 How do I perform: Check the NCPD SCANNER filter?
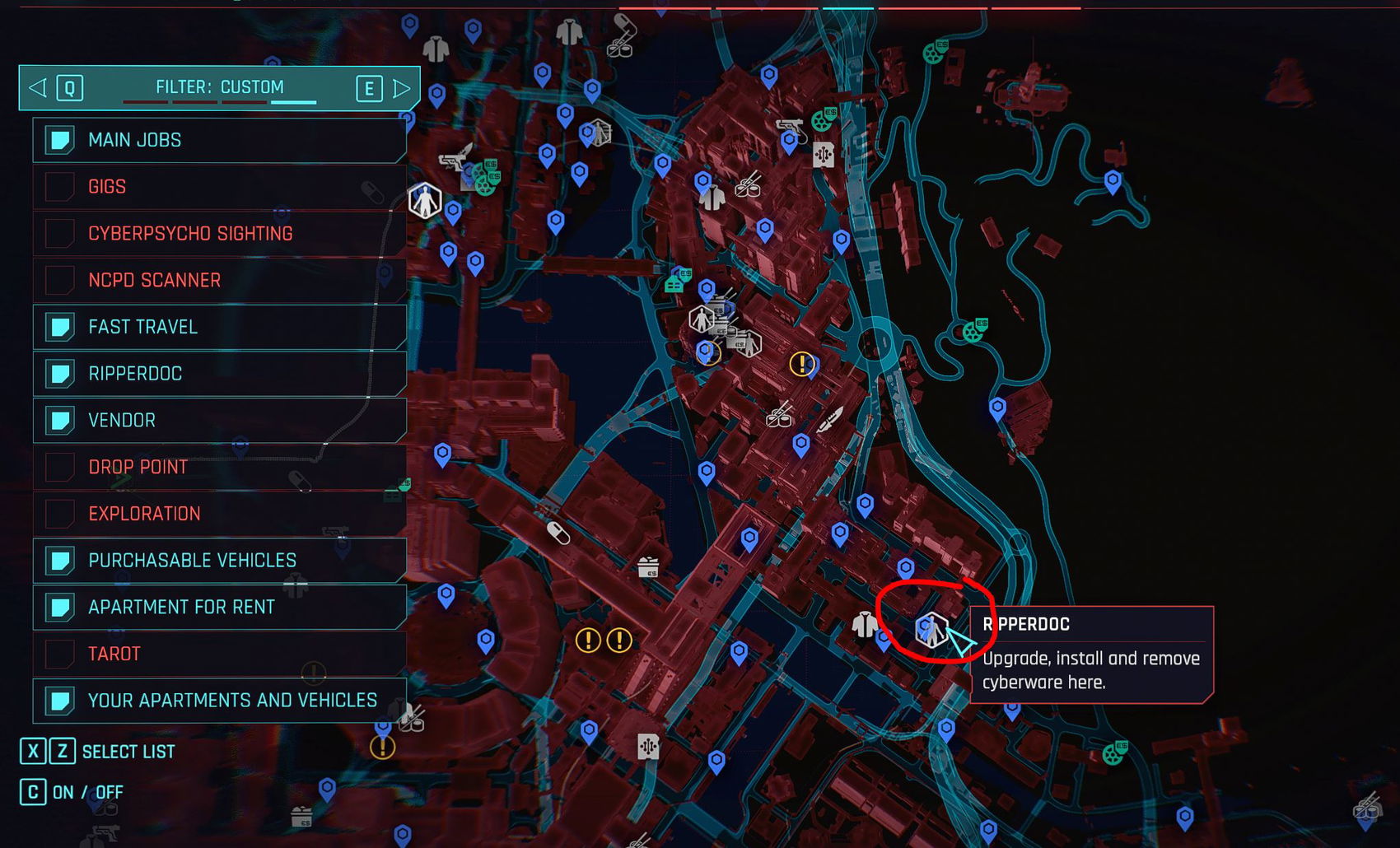coord(58,280)
